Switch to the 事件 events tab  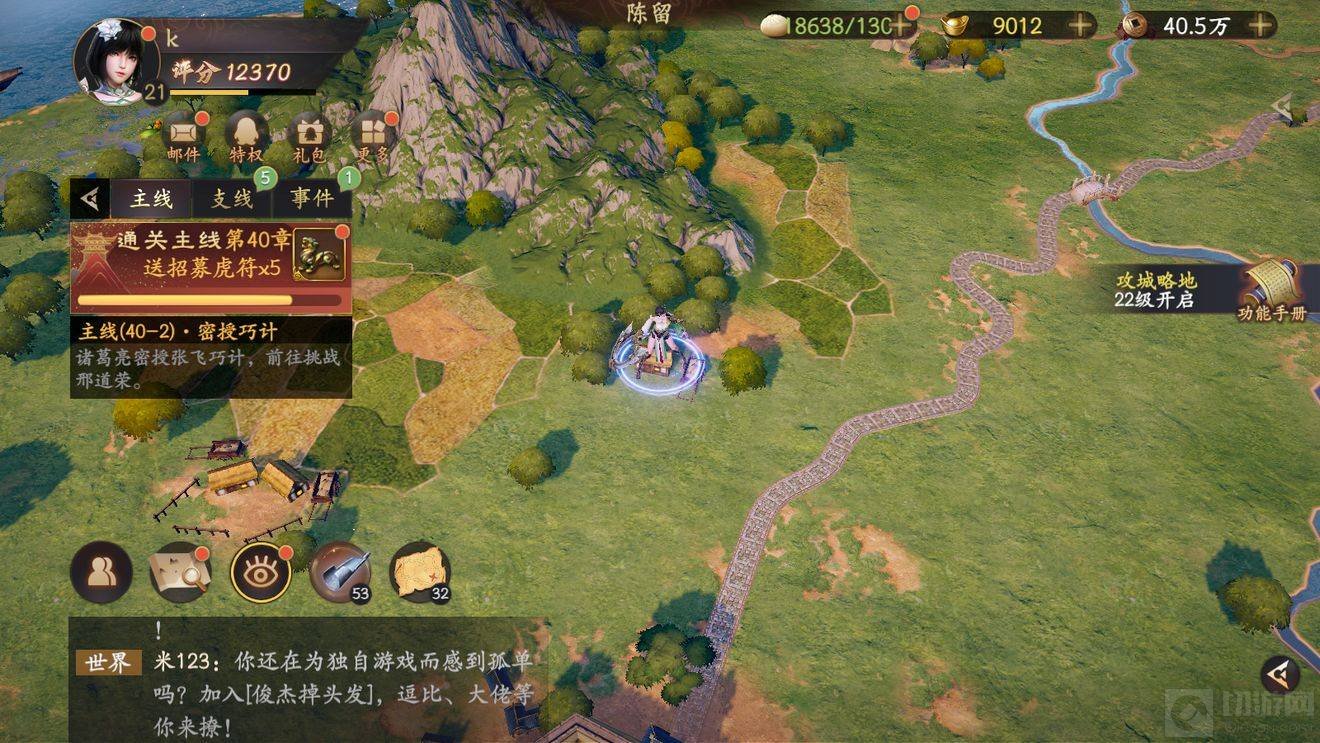pos(312,198)
